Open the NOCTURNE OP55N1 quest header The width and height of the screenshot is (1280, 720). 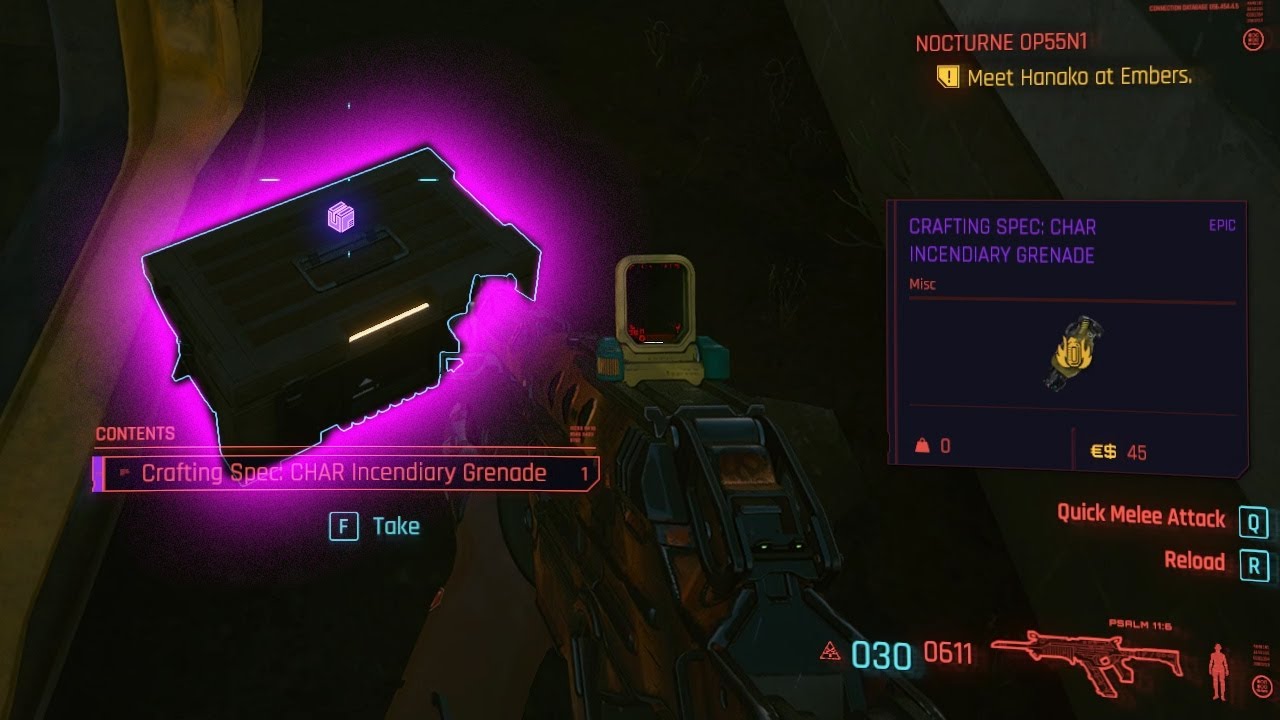(x=1003, y=42)
